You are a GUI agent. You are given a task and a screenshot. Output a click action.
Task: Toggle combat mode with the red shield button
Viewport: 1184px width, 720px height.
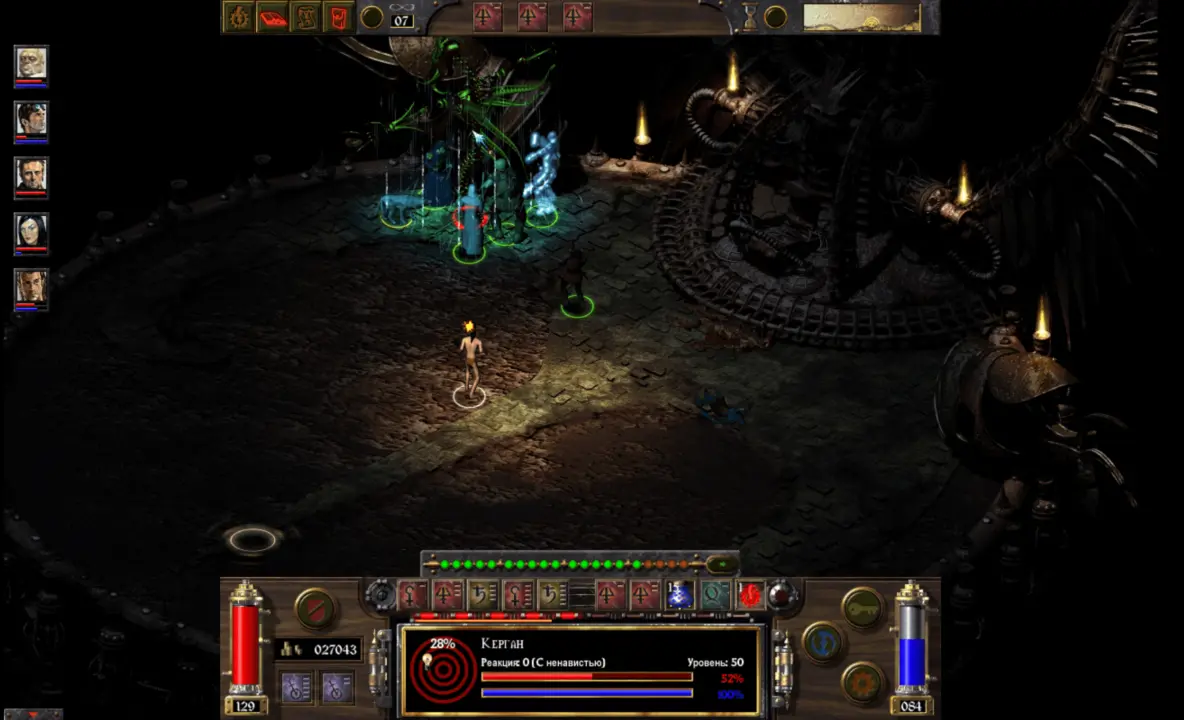314,608
